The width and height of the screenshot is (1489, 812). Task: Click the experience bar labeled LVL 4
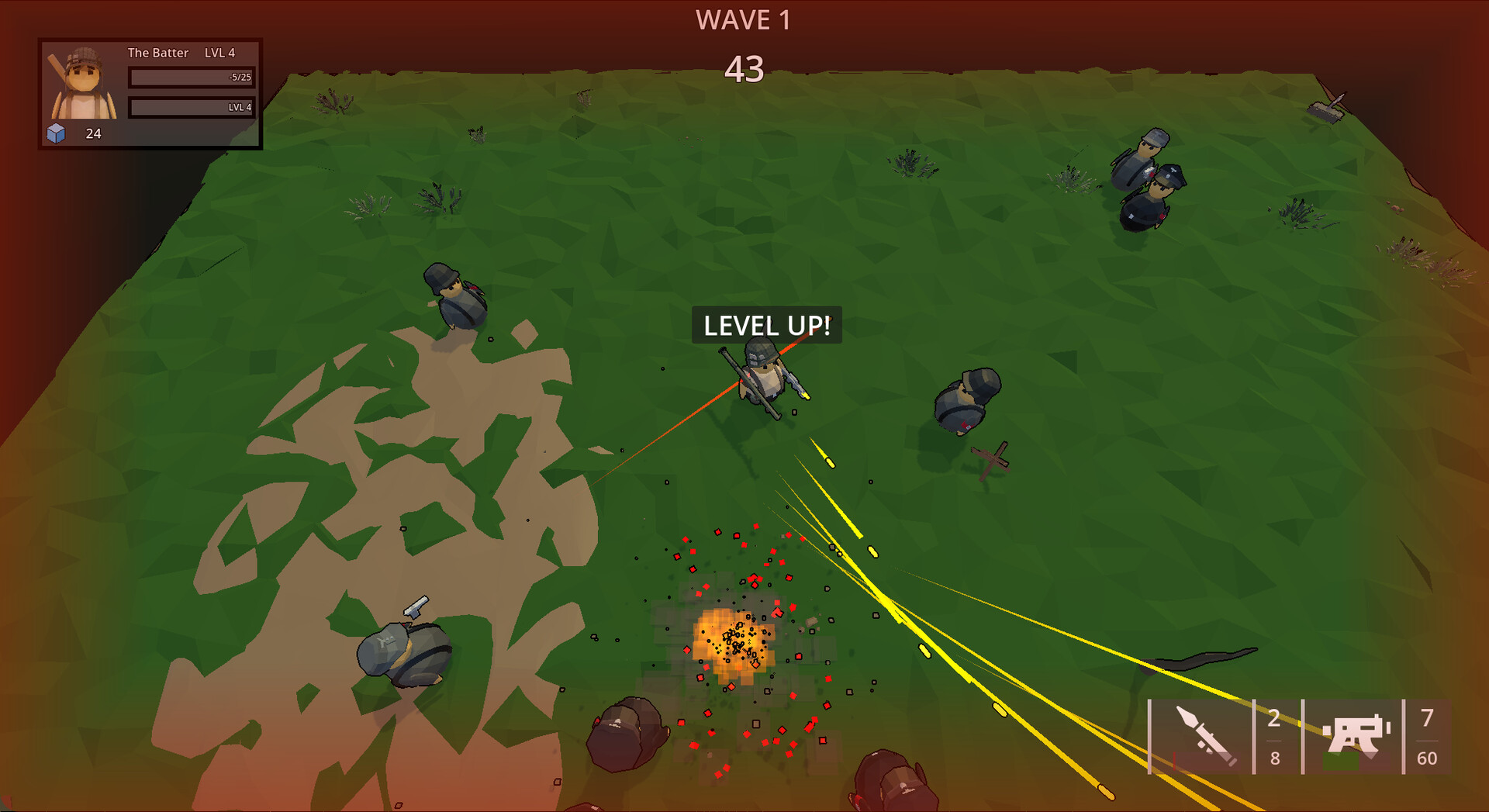click(x=192, y=108)
